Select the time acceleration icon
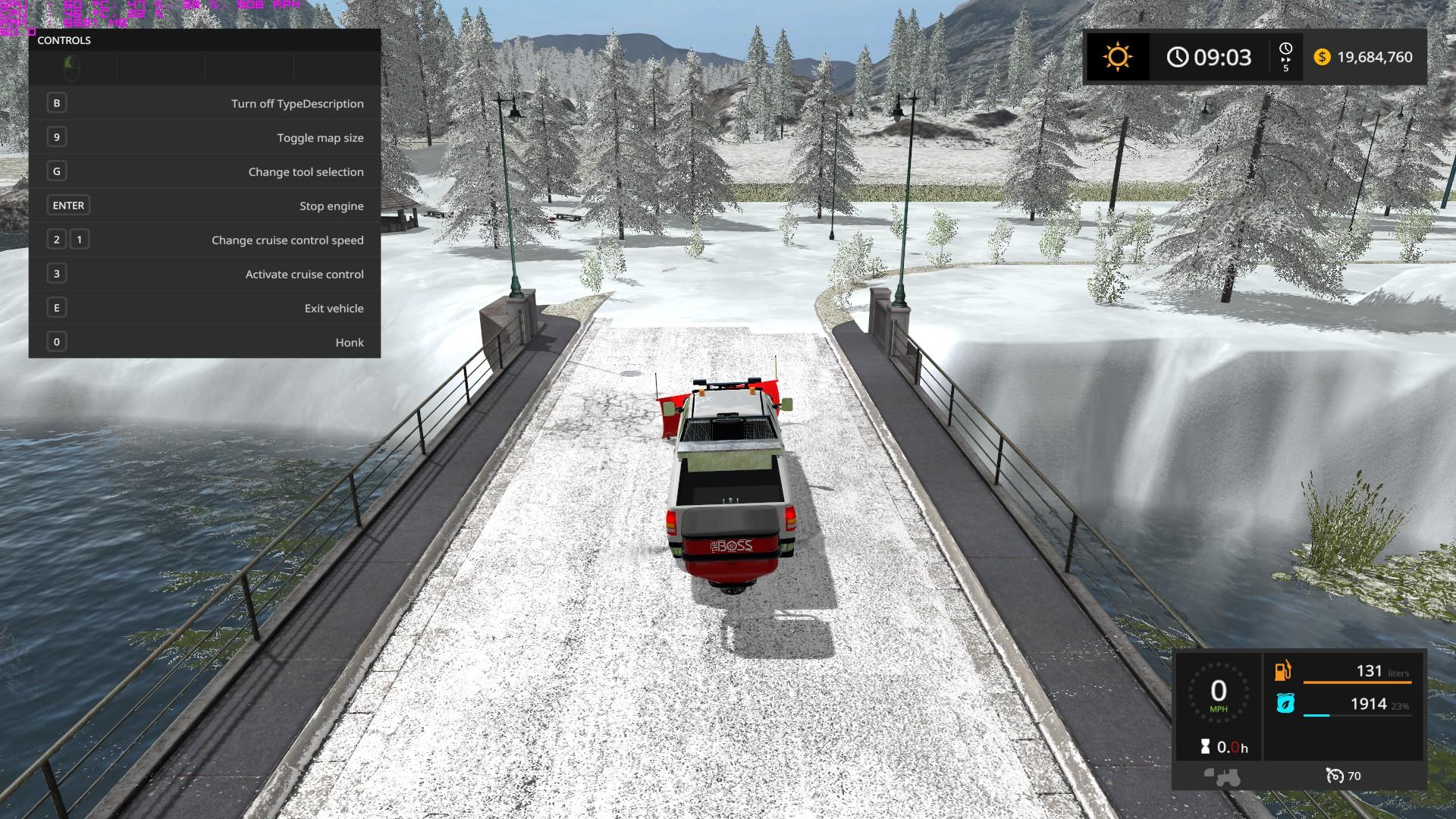 [1285, 57]
